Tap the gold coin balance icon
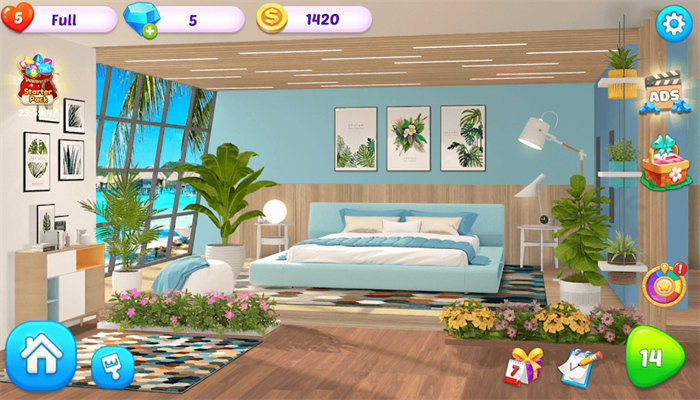Screen dimensions: 700x400 (272, 18)
